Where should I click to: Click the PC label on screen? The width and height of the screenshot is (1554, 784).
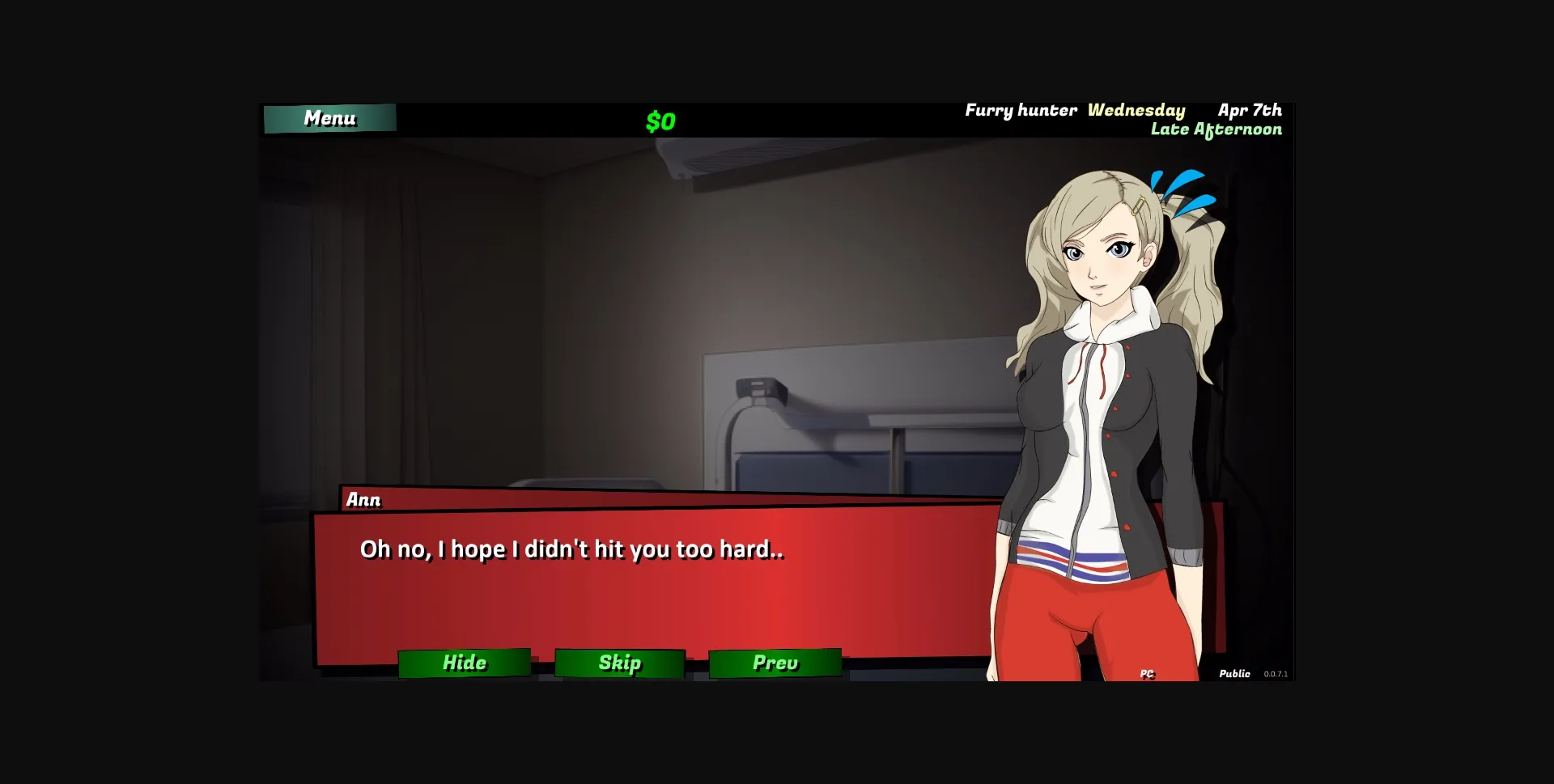(x=1149, y=672)
